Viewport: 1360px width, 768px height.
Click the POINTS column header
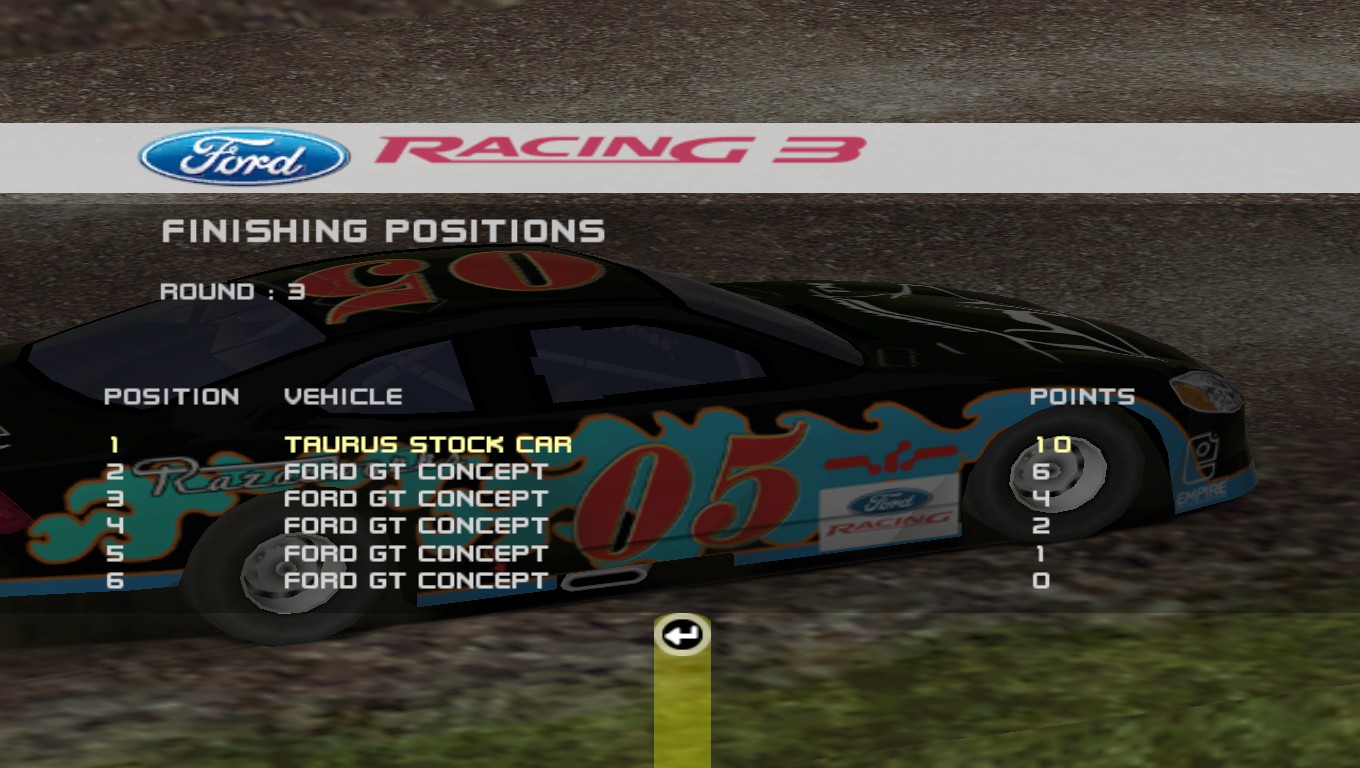[1083, 395]
